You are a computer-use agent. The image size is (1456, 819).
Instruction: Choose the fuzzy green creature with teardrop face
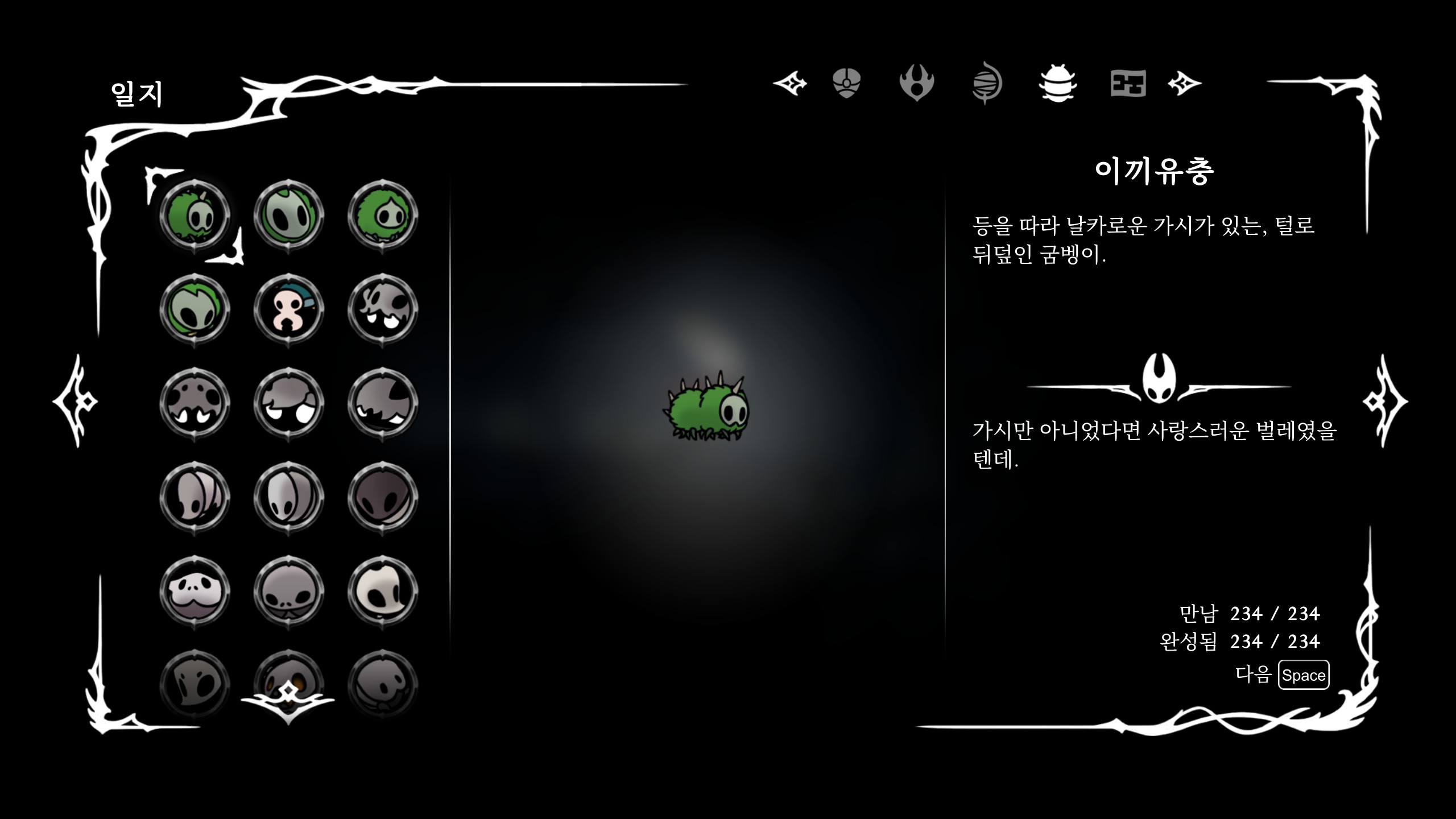(383, 216)
